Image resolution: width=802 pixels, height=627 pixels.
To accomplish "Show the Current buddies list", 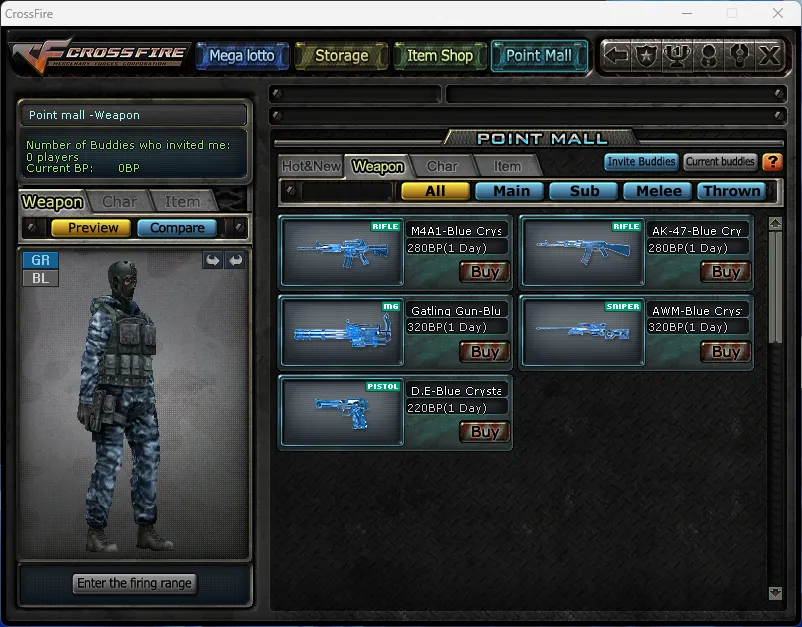I will click(720, 162).
